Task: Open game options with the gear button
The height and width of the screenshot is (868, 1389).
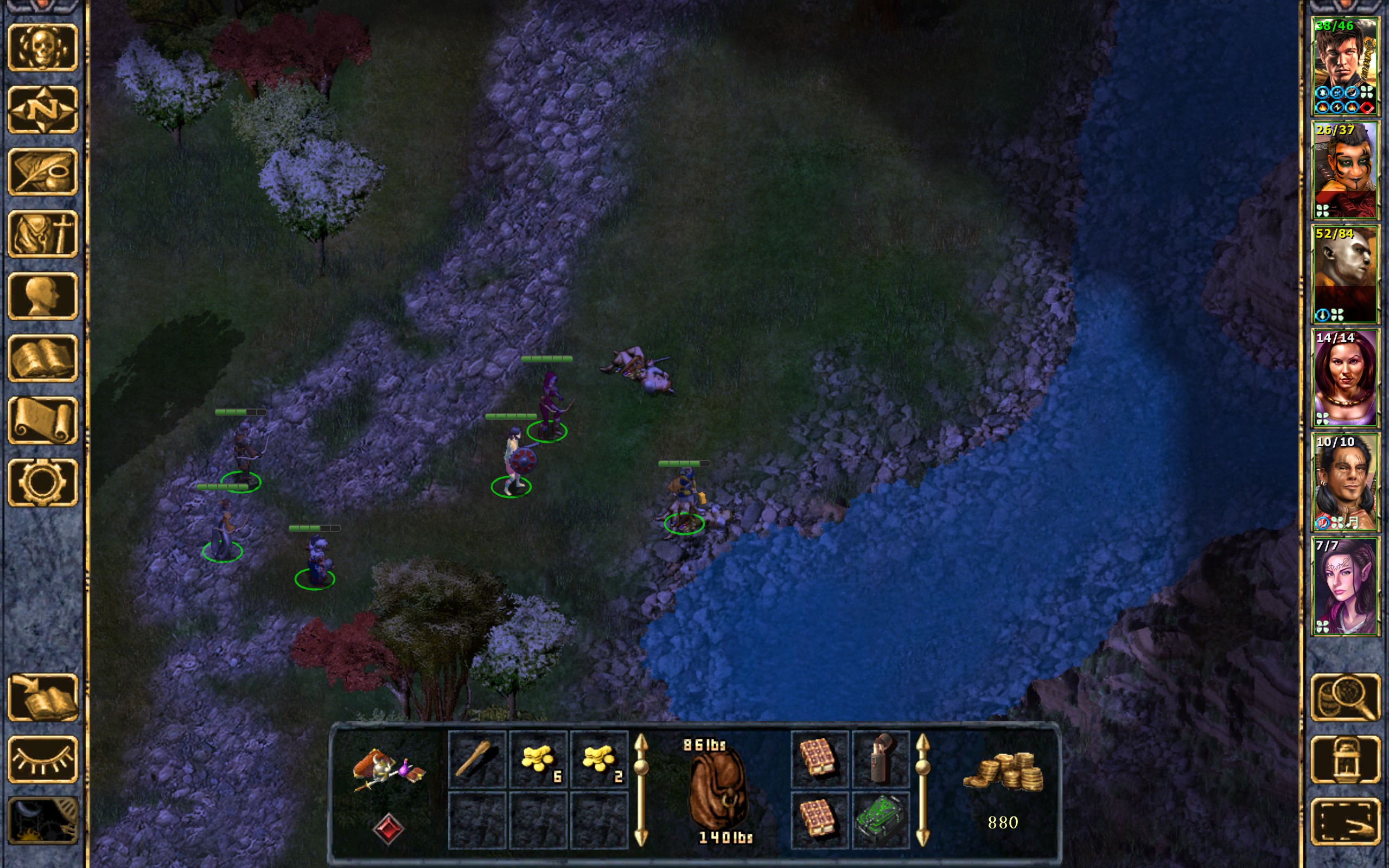Action: [42, 482]
